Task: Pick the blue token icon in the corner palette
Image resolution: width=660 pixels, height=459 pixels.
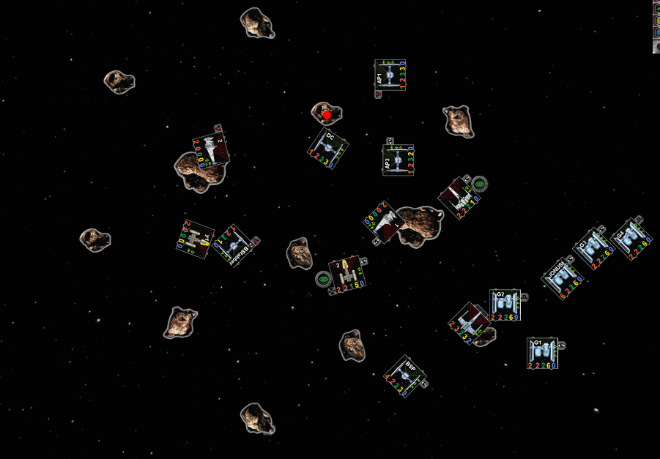Action: tap(654, 34)
